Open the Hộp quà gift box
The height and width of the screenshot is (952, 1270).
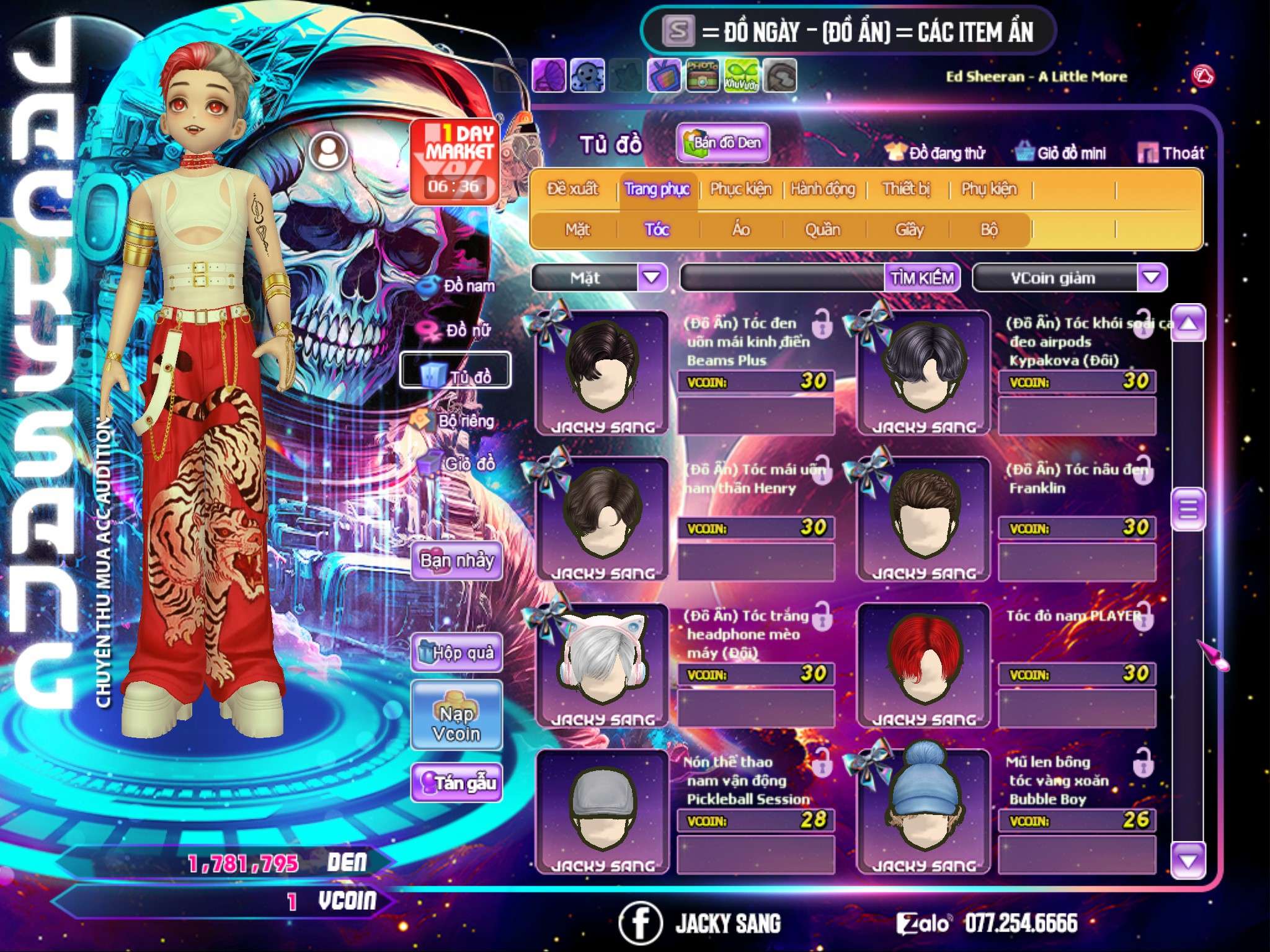tap(456, 653)
